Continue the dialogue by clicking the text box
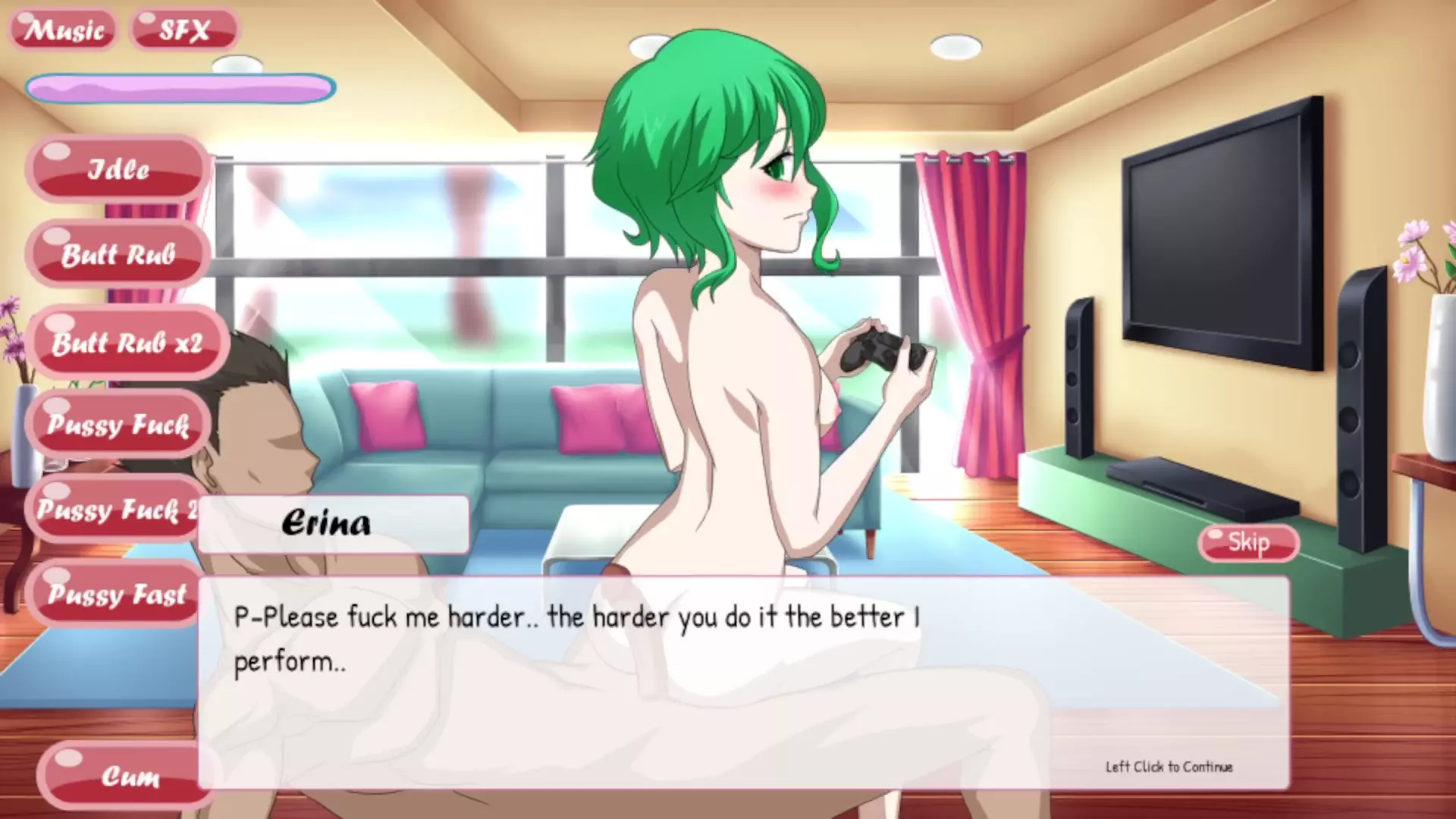This screenshot has height=819, width=1456. pos(743,682)
